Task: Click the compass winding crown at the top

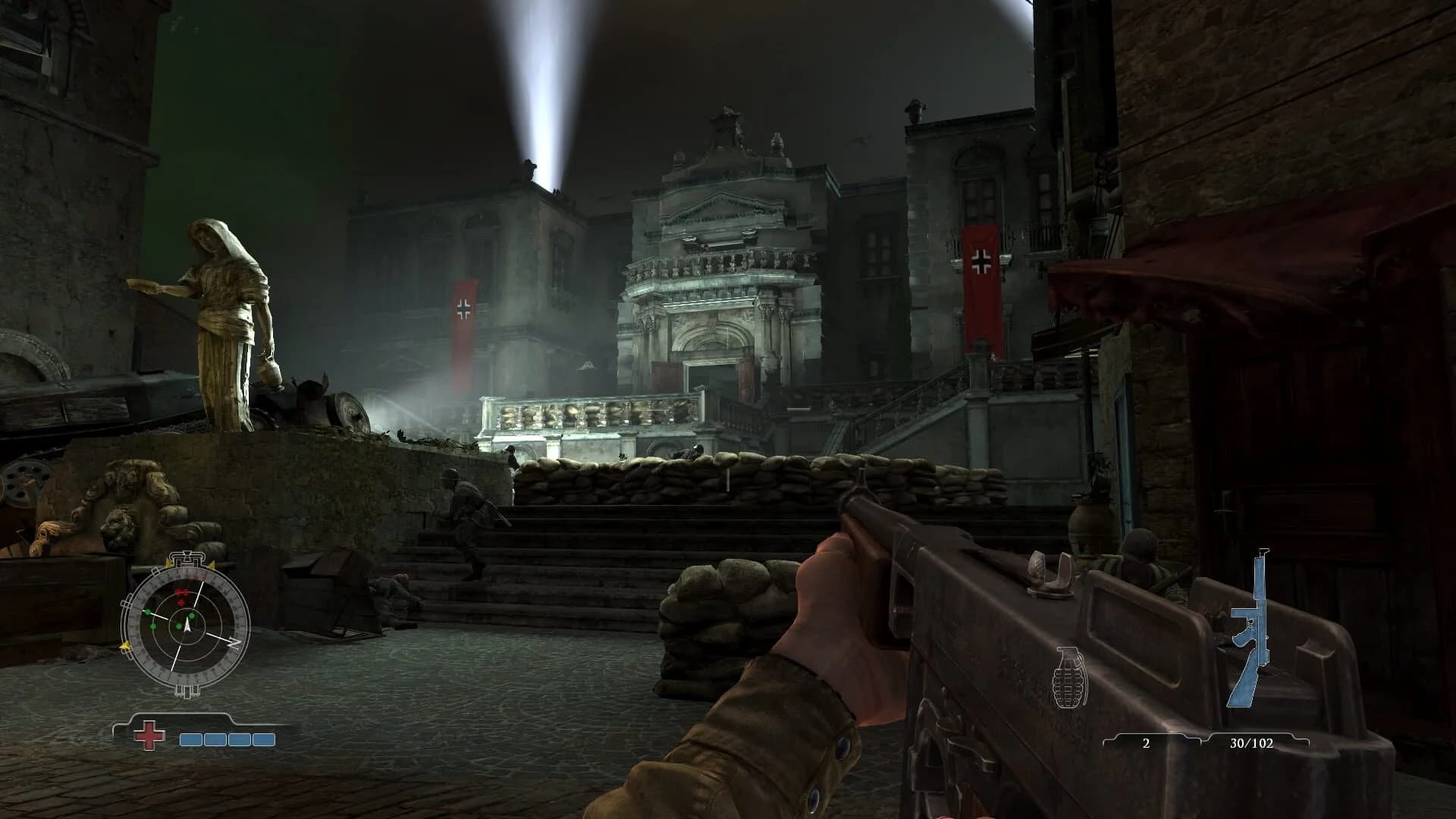Action: tap(187, 557)
